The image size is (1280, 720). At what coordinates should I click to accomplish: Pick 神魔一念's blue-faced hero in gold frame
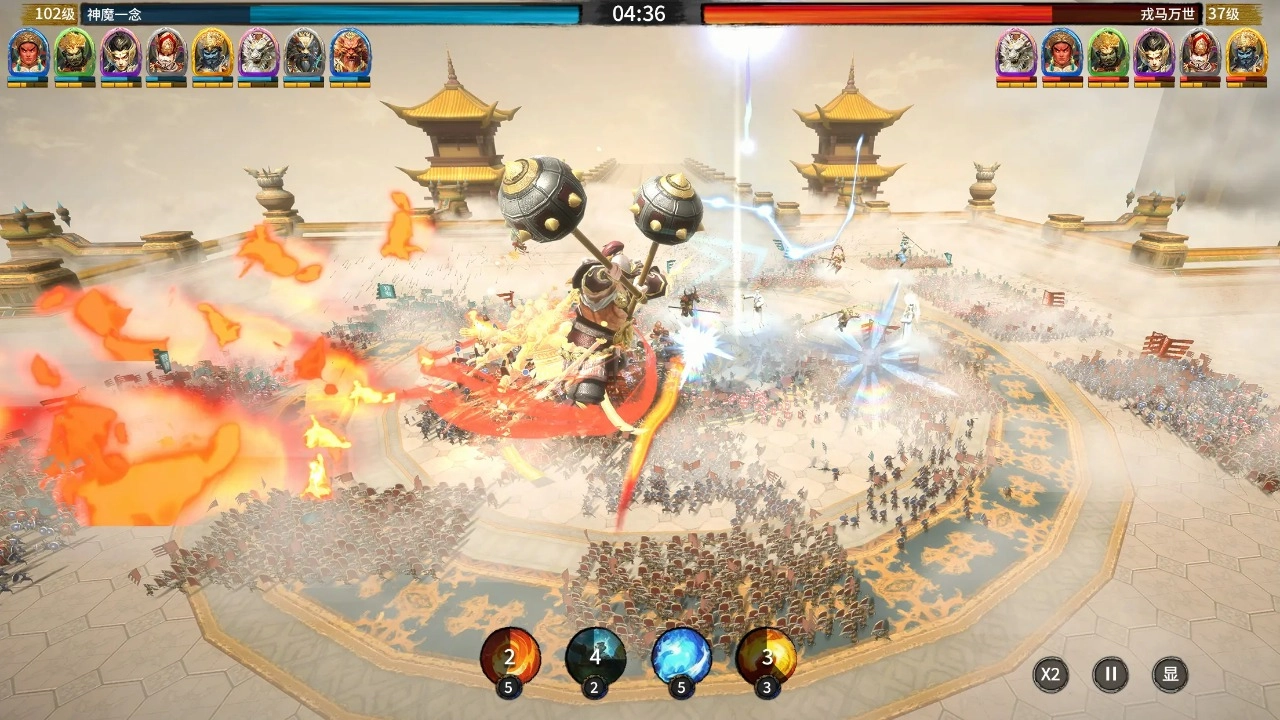[212, 52]
